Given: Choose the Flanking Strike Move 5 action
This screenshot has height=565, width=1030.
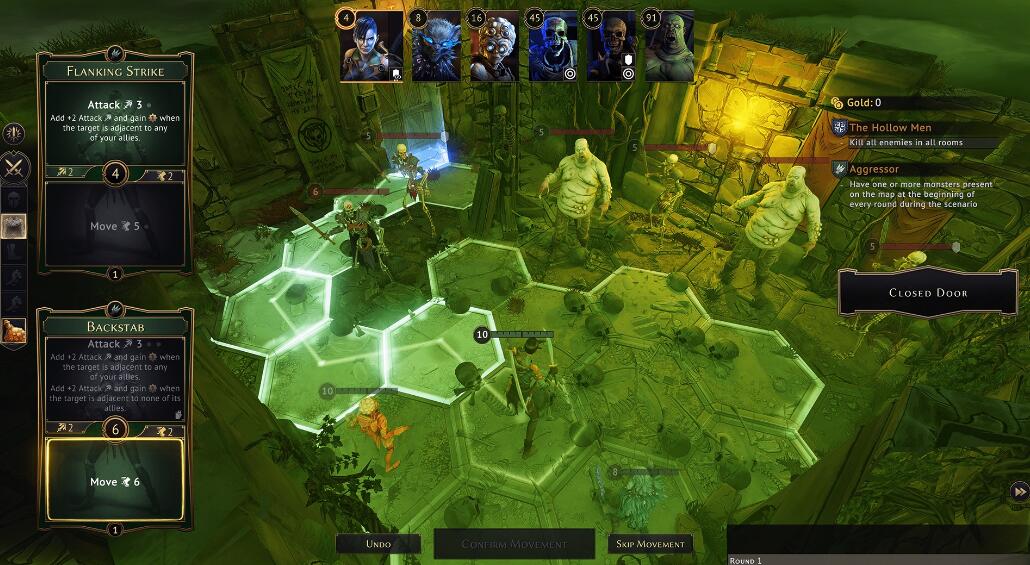Looking at the screenshot, I should tap(114, 226).
